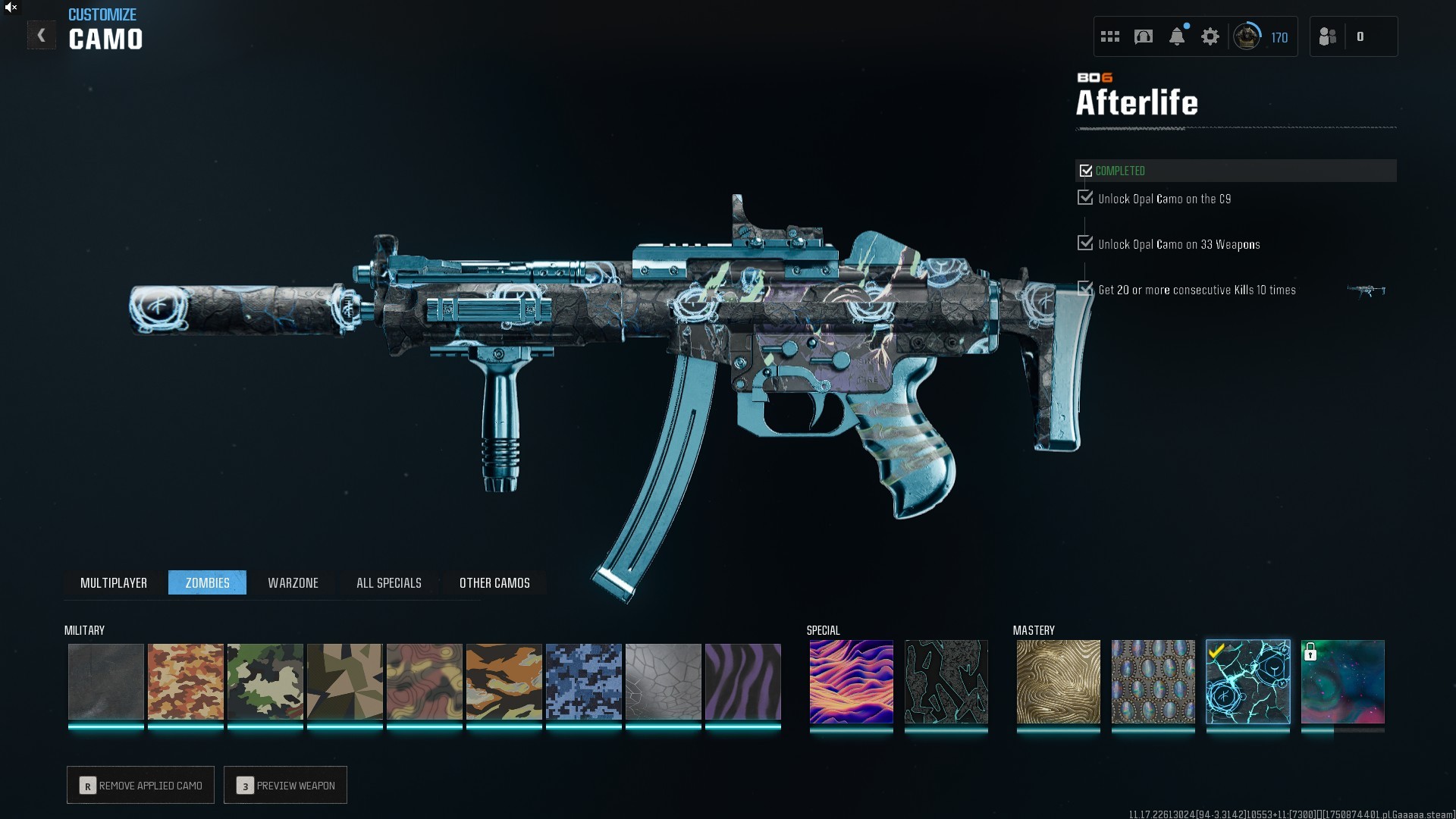Open the social party panel
1456x819 pixels.
point(1329,36)
